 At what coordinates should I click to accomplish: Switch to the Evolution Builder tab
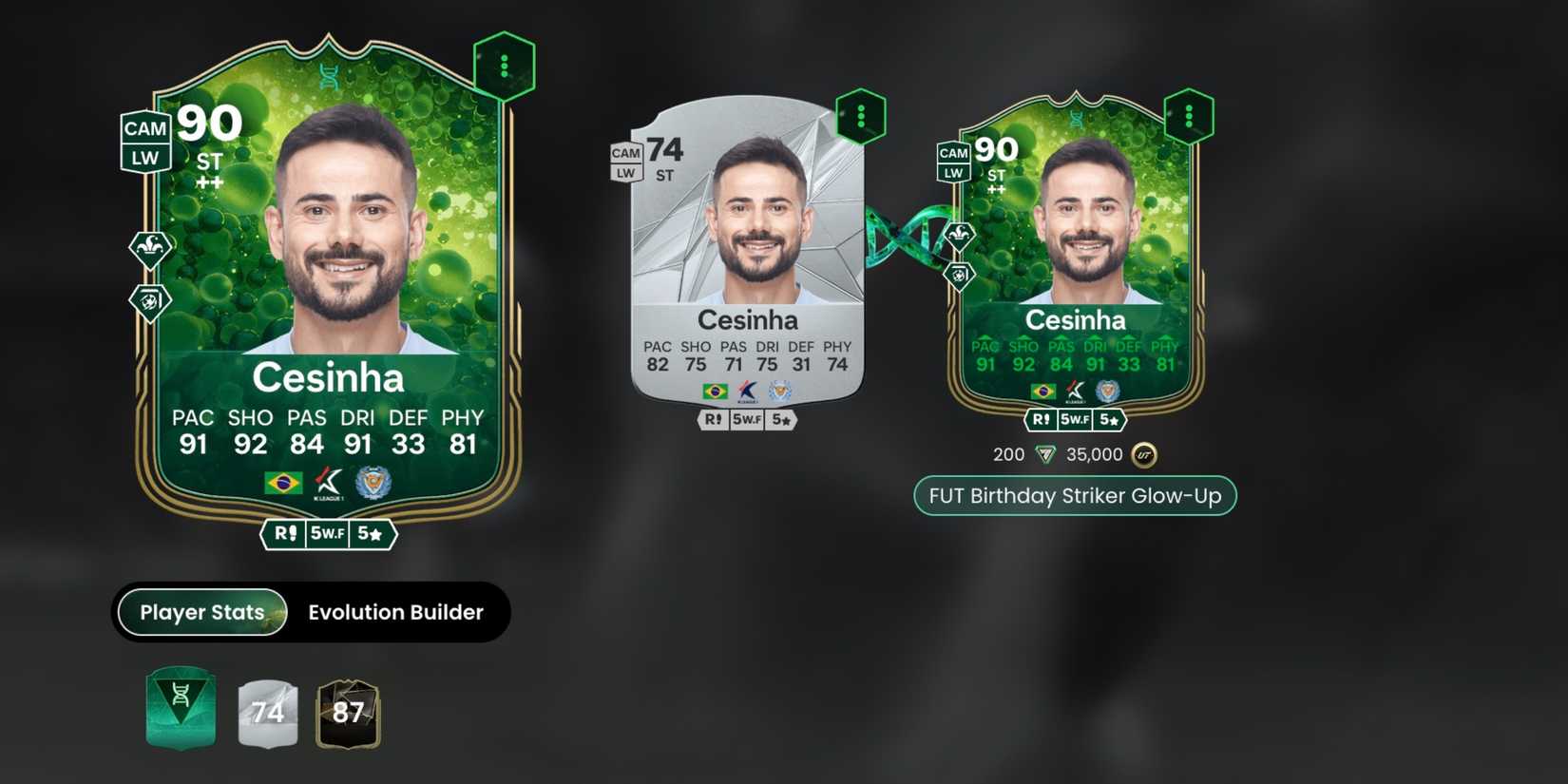click(x=395, y=612)
